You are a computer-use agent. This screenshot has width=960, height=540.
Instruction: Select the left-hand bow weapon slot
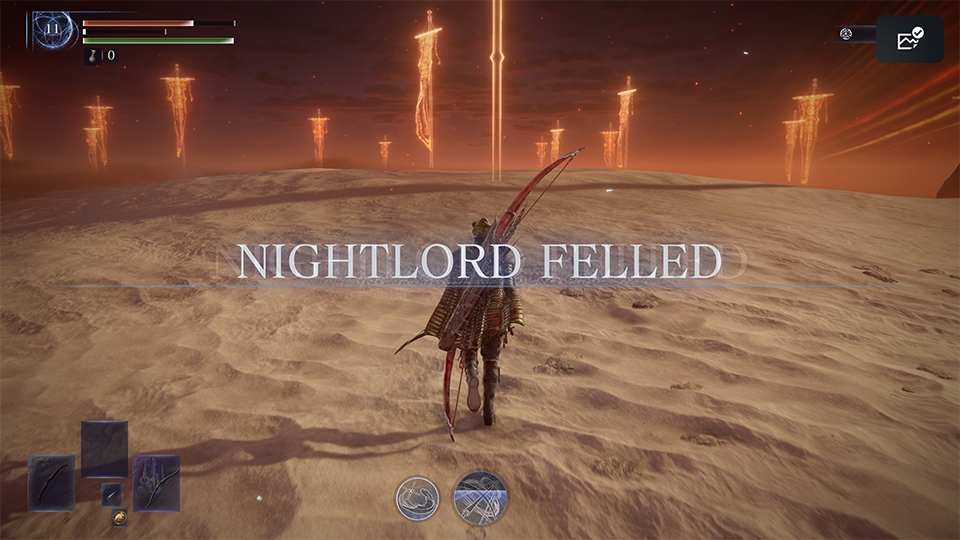click(x=51, y=483)
